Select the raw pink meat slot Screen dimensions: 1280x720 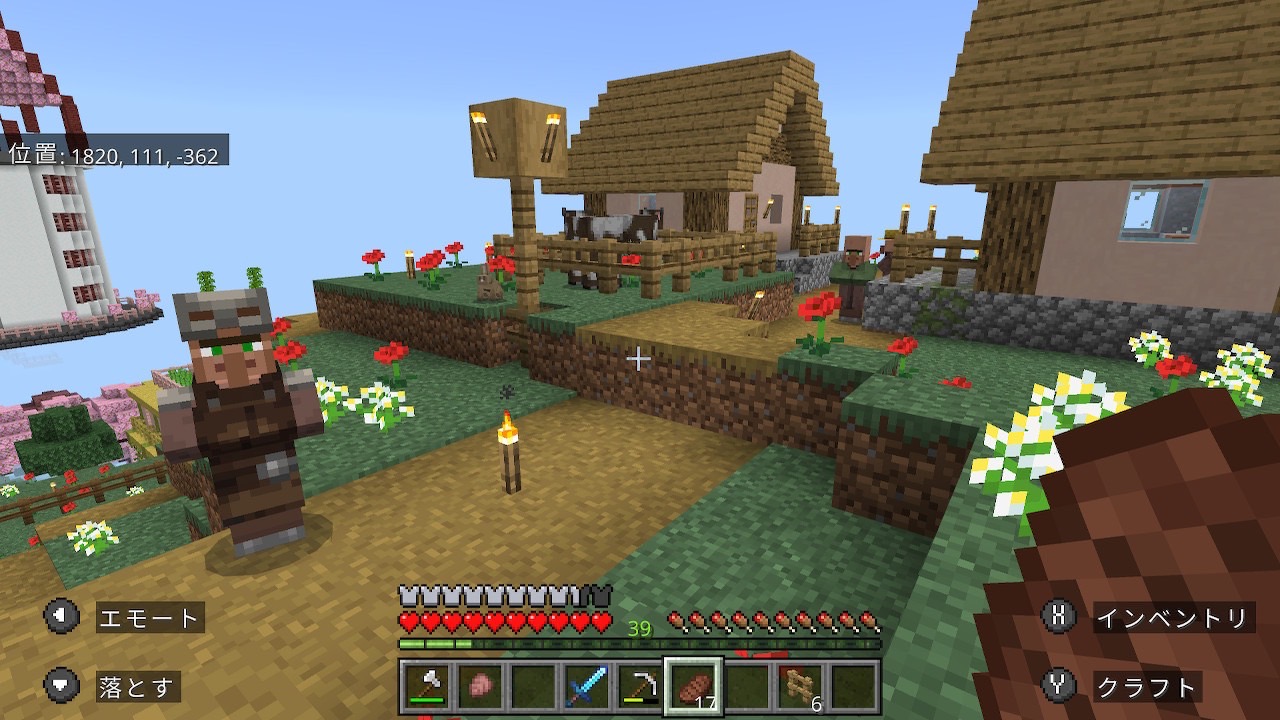coord(479,687)
